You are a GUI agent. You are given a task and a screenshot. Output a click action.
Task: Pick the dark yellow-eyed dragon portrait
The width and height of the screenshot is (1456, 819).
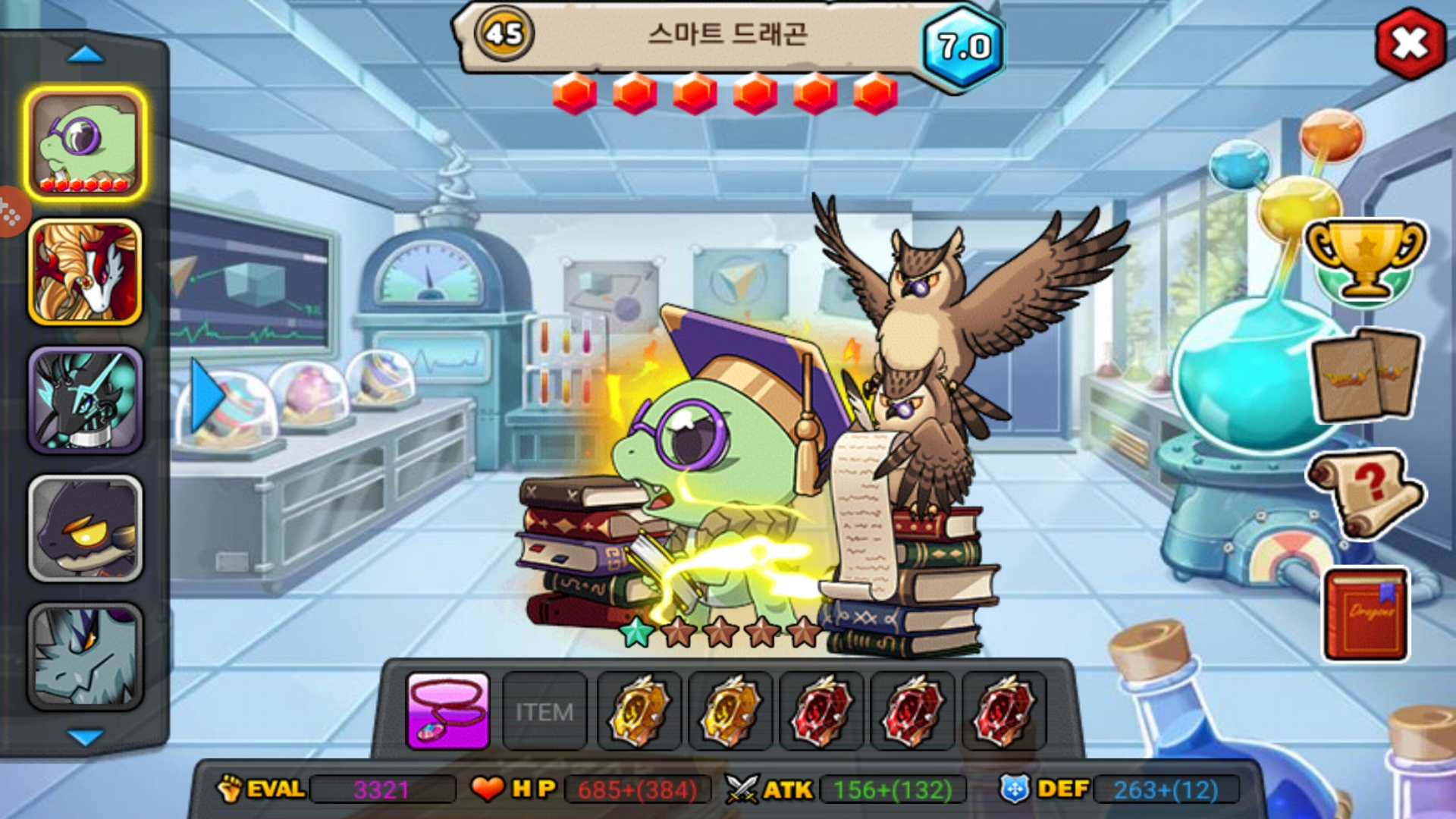coord(86,529)
